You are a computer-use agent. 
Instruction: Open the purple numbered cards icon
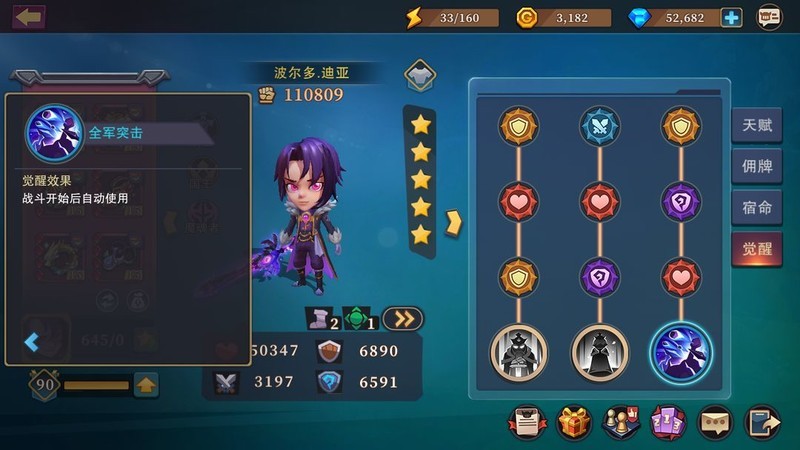(667, 422)
